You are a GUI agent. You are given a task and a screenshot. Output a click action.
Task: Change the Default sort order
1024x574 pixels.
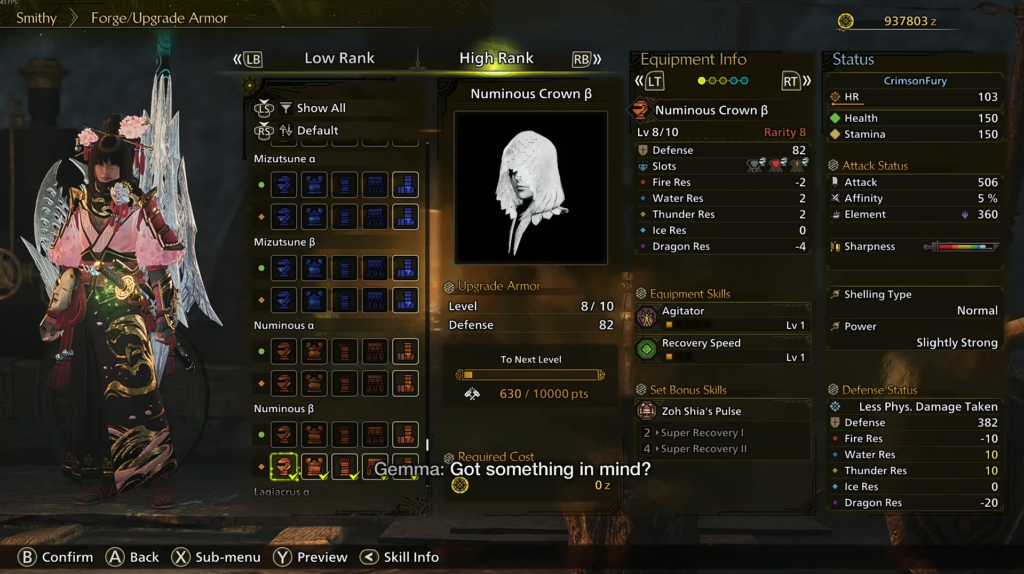pos(317,130)
